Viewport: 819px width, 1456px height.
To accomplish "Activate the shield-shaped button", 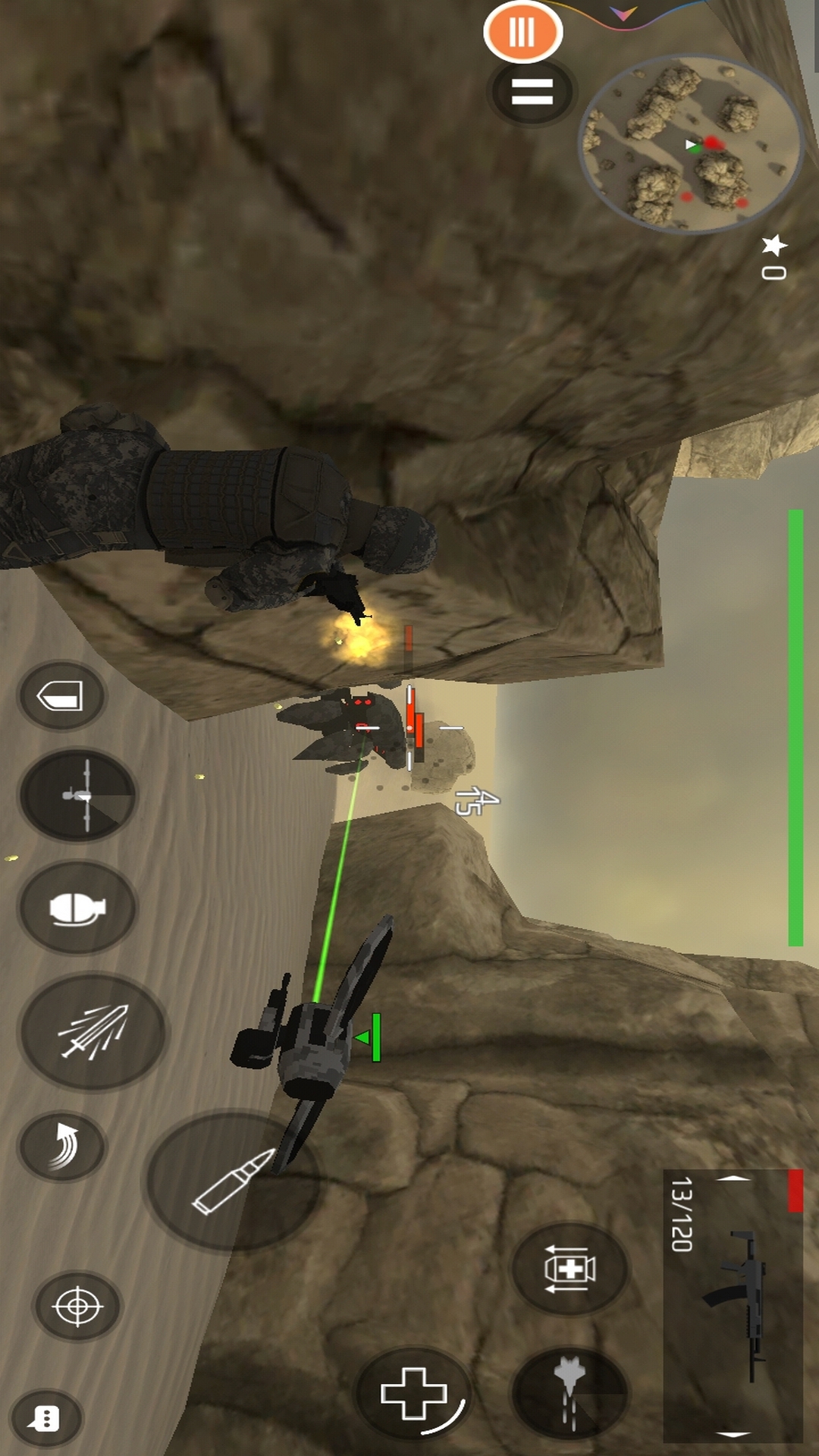I will [x=61, y=695].
